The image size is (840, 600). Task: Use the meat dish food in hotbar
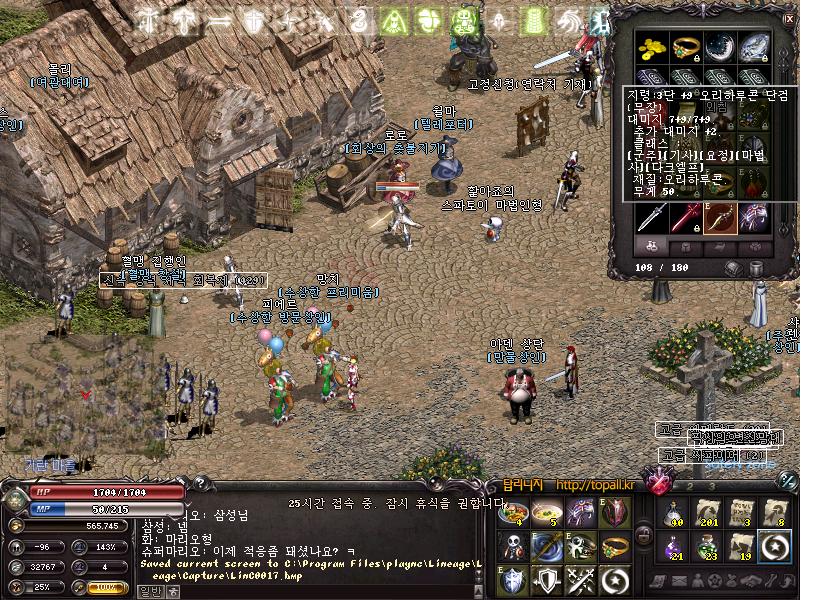513,512
